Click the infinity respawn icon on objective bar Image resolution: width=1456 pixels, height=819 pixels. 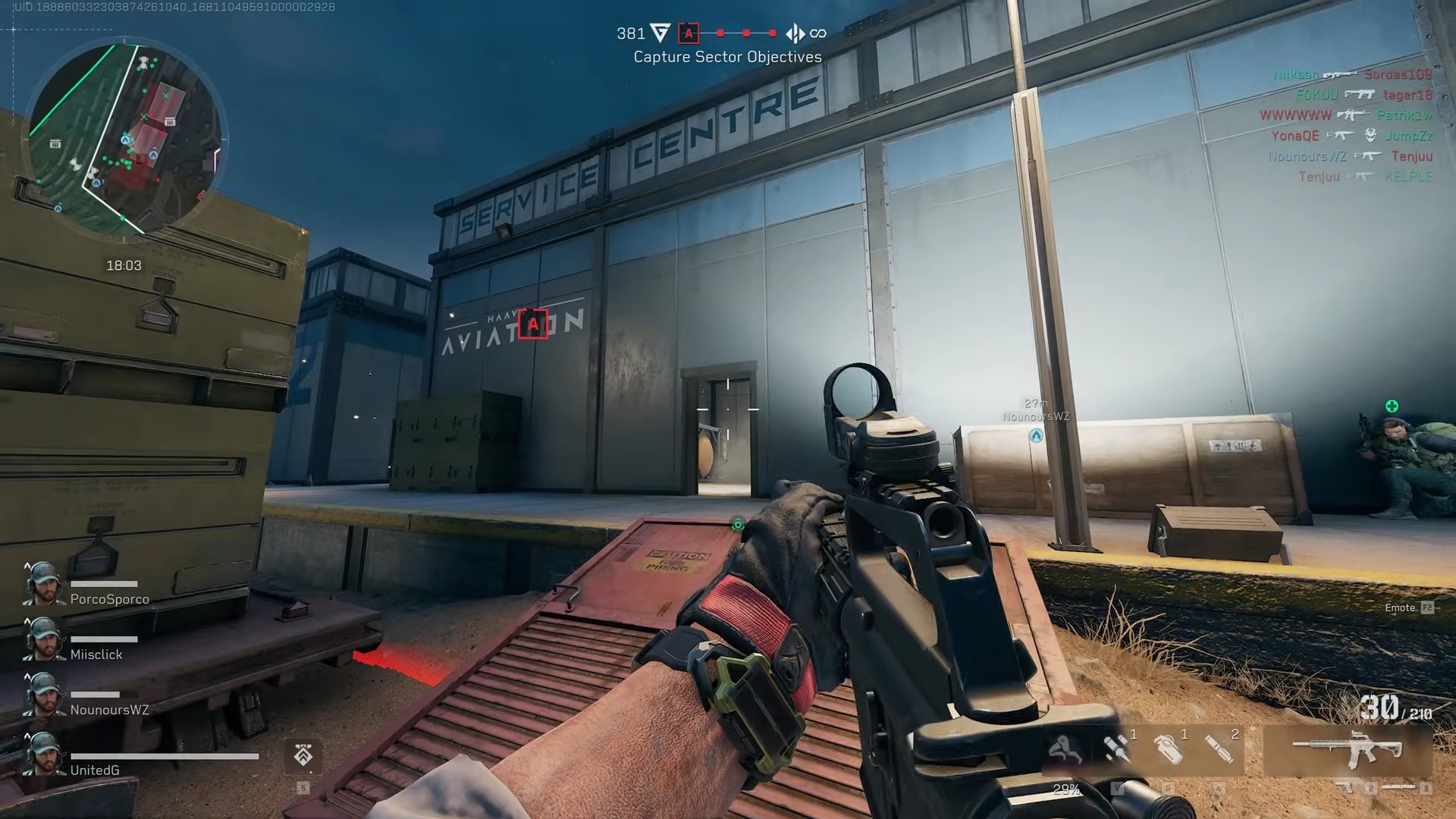pyautogui.click(x=819, y=33)
